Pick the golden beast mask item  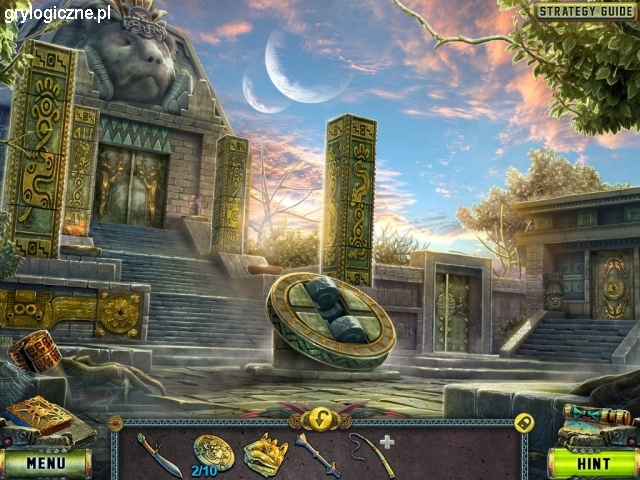[265, 453]
